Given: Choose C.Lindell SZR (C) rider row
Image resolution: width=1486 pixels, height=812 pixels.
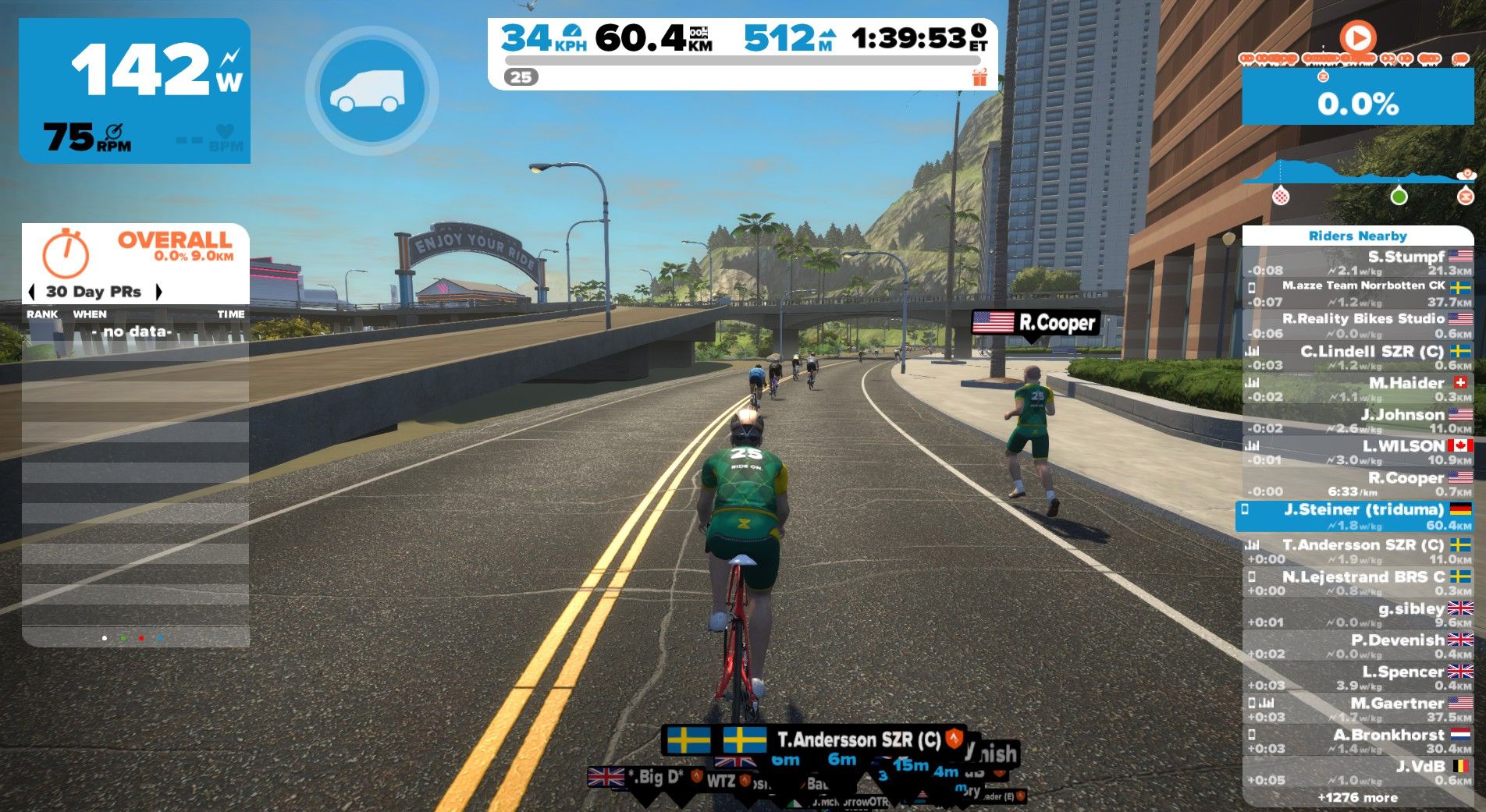Looking at the screenshot, I should pos(1358,357).
